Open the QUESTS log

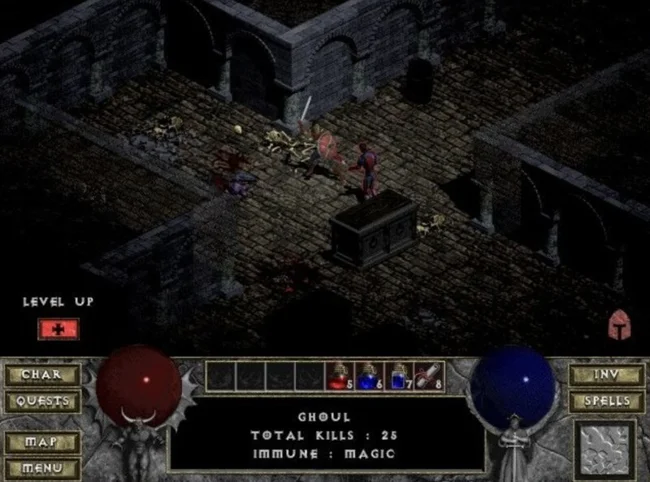pyautogui.click(x=41, y=401)
